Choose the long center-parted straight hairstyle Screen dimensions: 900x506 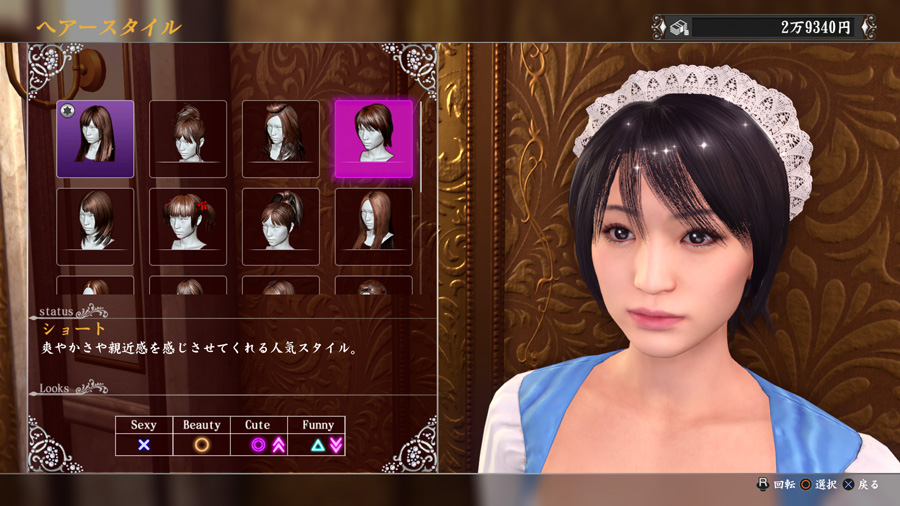point(373,226)
